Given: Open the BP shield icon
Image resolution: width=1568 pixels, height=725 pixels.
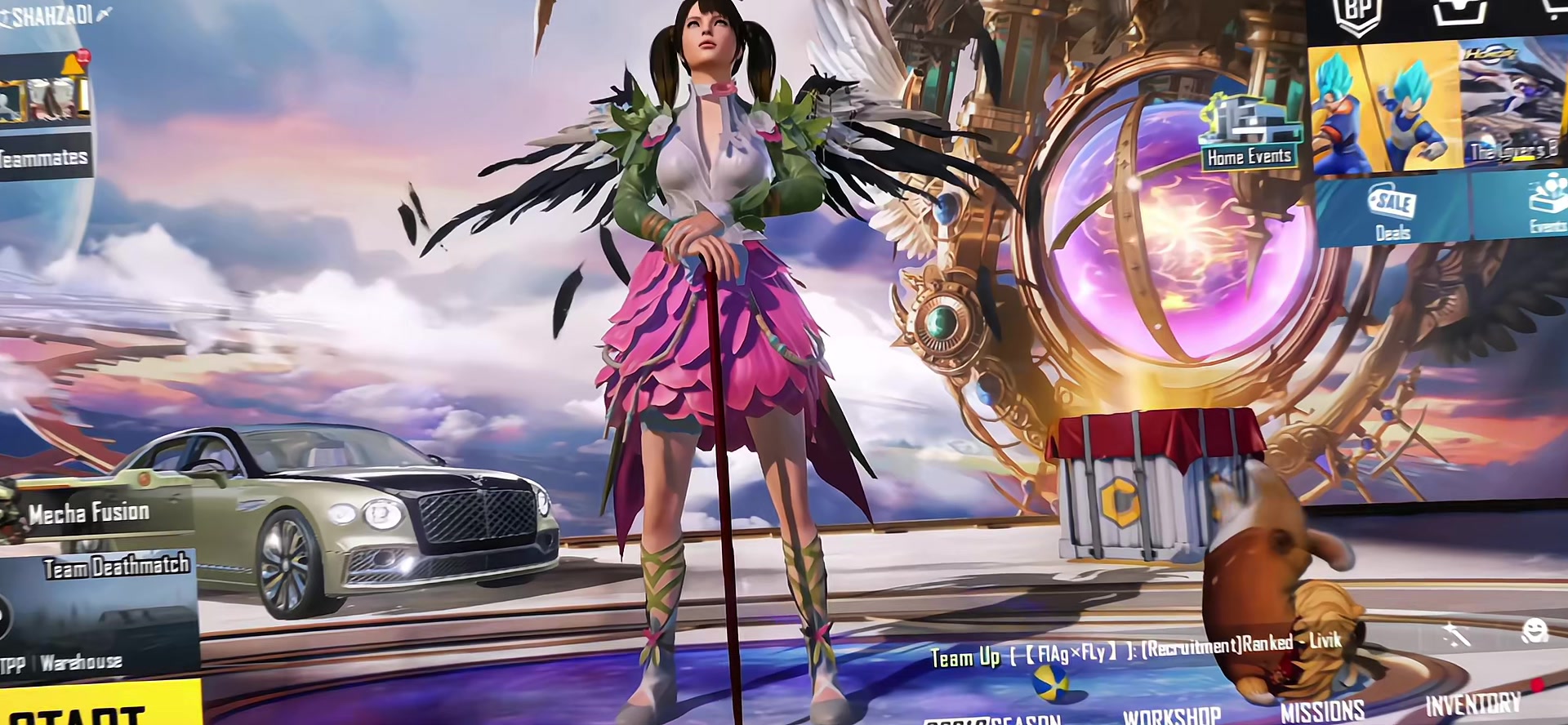Looking at the screenshot, I should [1357, 15].
